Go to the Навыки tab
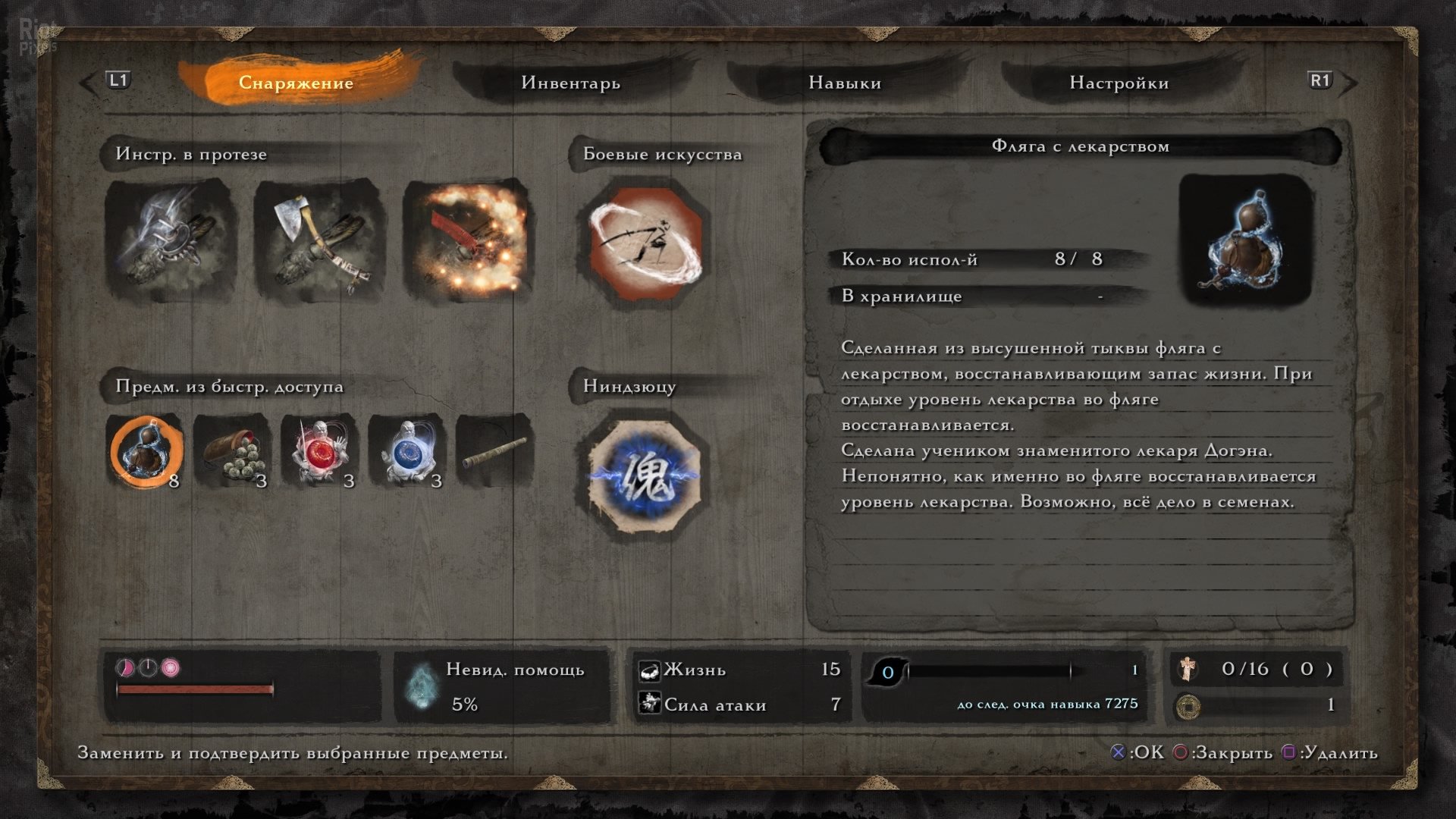 click(845, 83)
